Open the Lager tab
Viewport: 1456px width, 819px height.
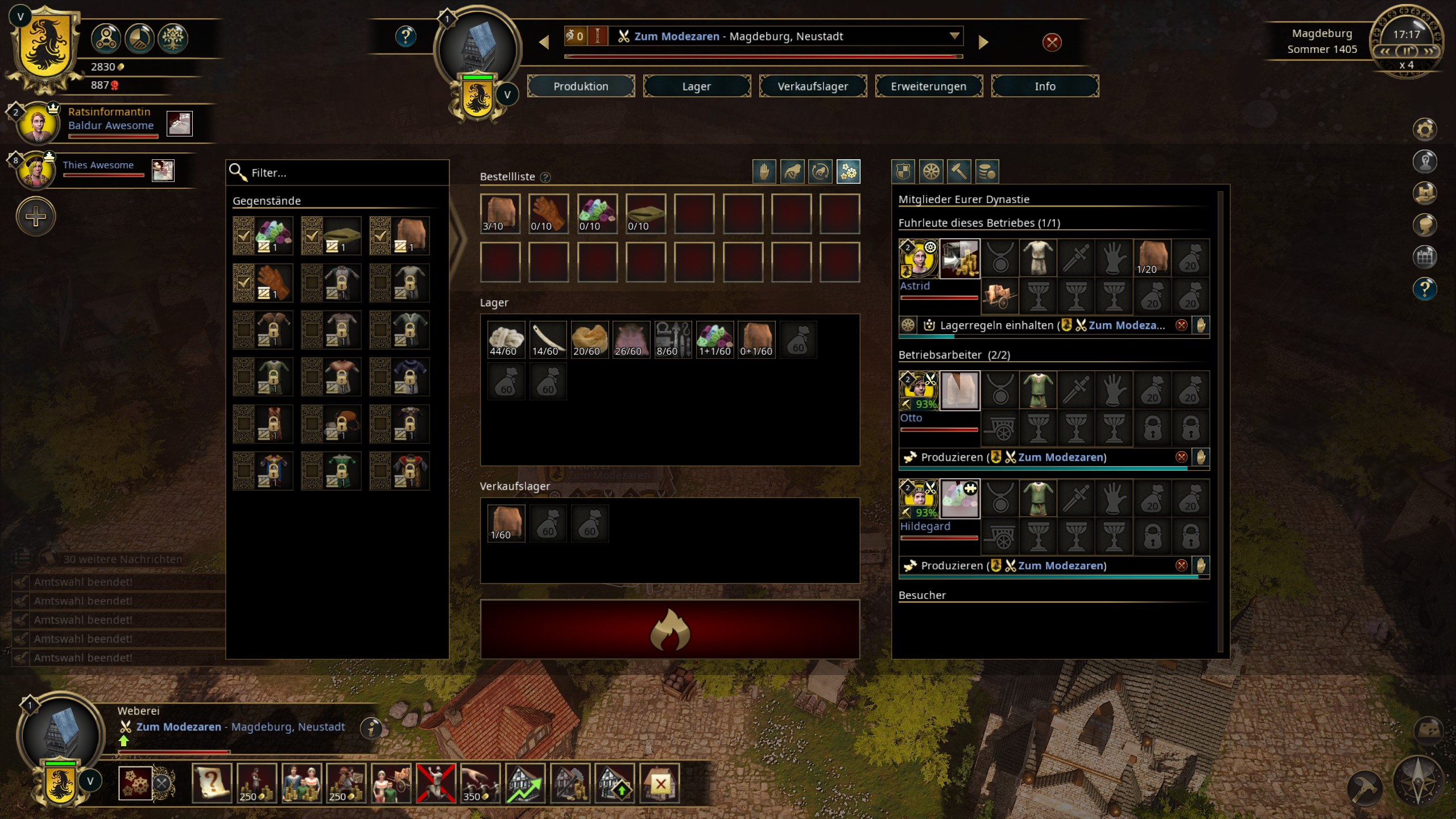click(696, 86)
